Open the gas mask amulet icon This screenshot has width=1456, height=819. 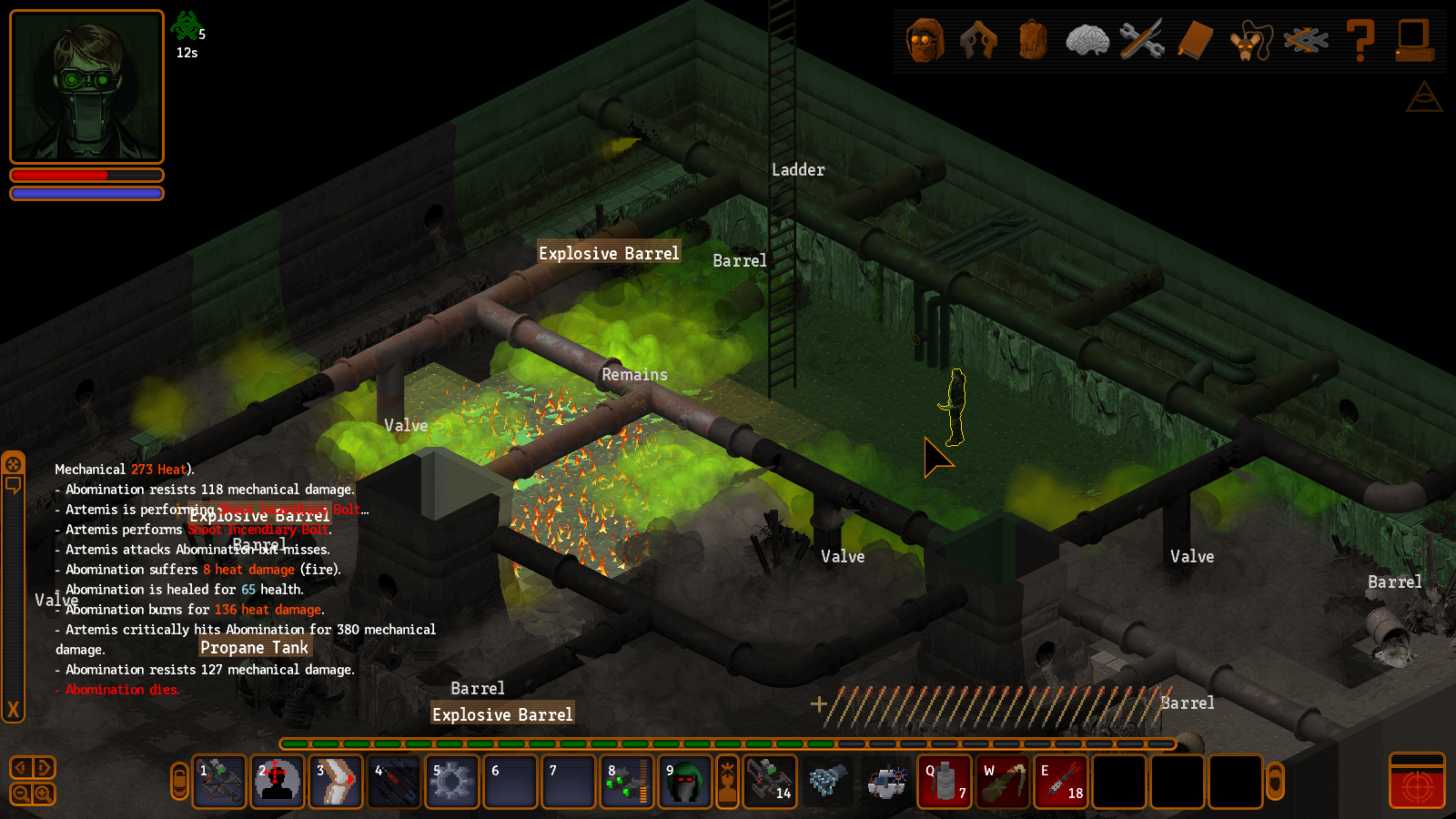click(x=1250, y=42)
